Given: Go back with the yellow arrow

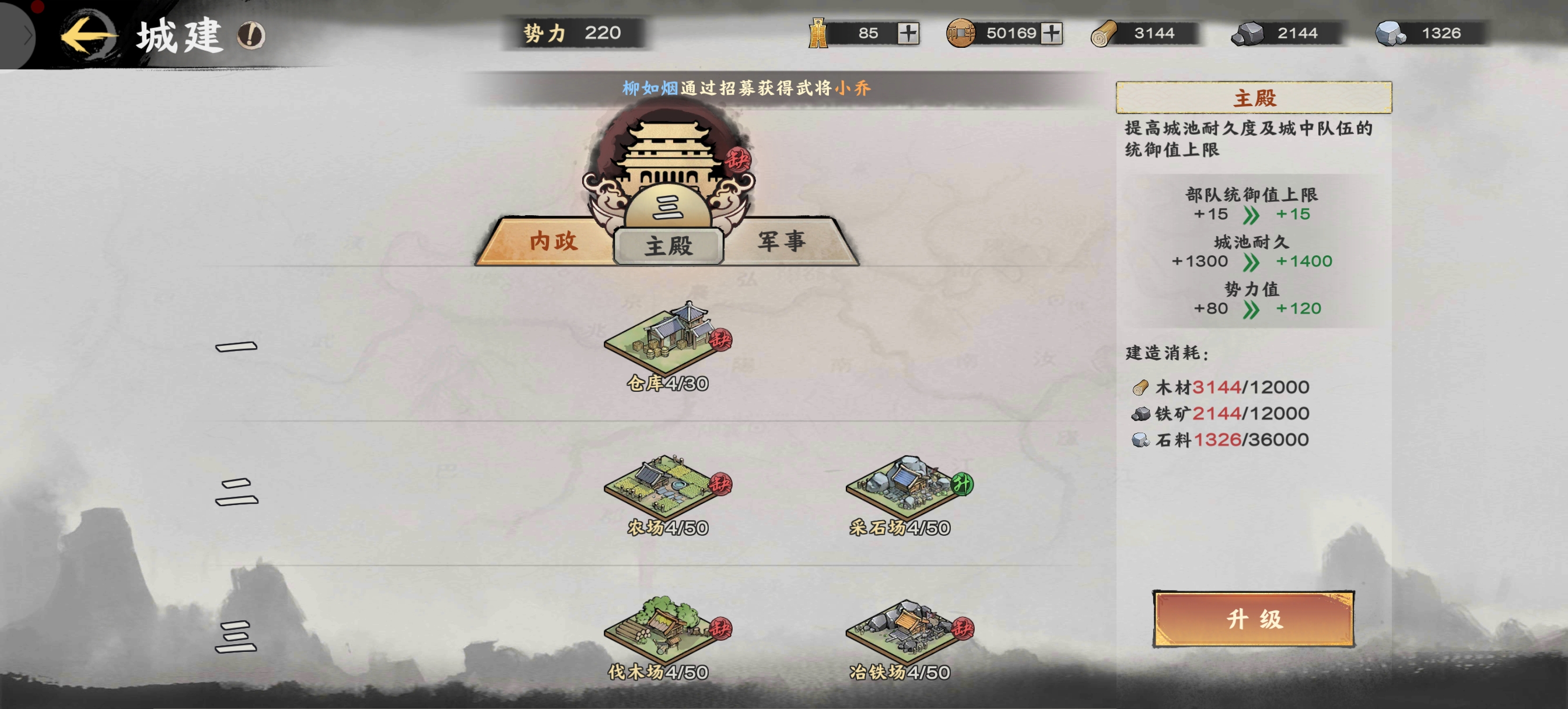Looking at the screenshot, I should pos(87,36).
